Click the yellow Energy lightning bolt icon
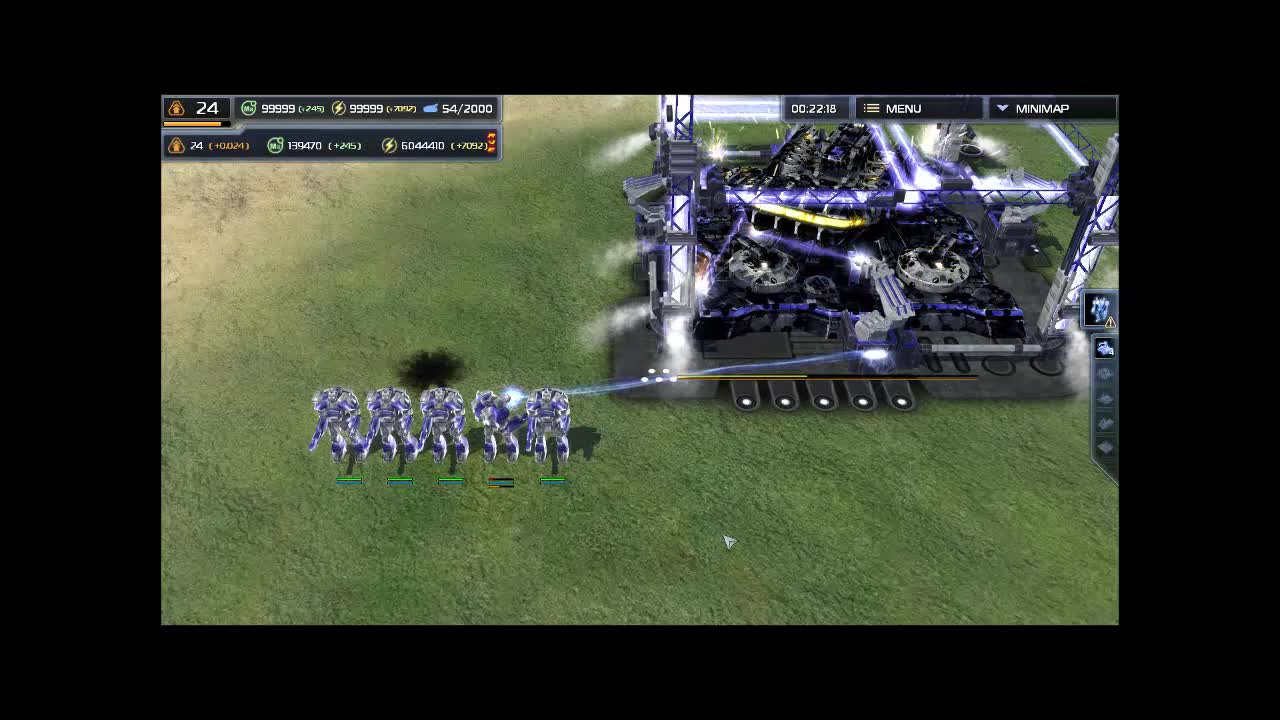 pyautogui.click(x=338, y=107)
